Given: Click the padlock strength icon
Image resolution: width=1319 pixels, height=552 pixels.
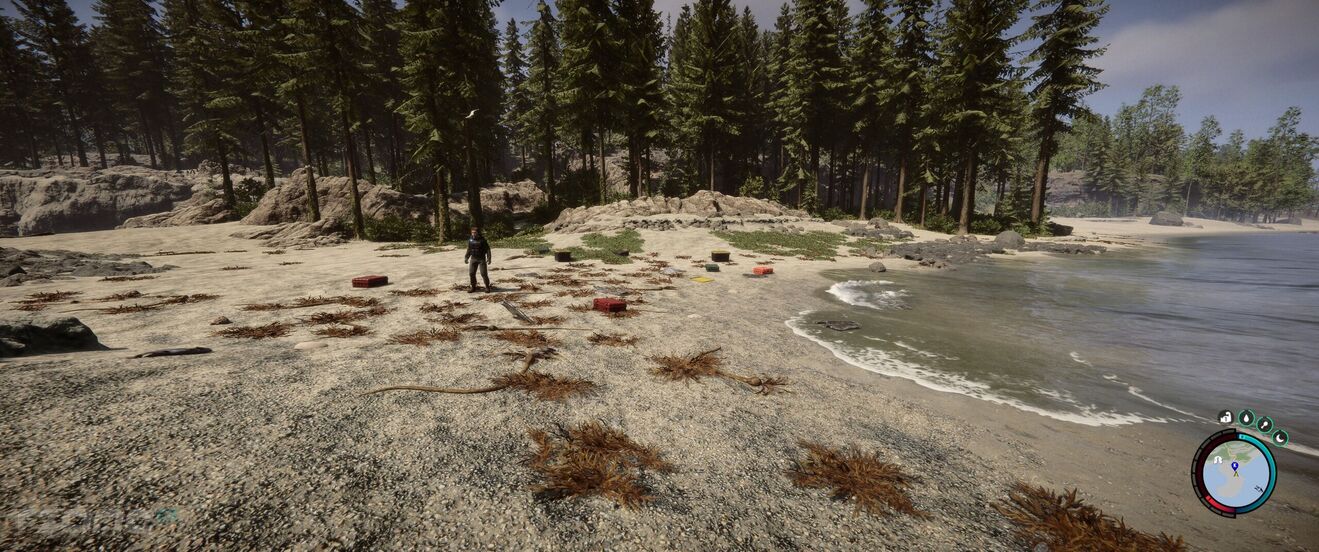Looking at the screenshot, I should coord(1226,417).
